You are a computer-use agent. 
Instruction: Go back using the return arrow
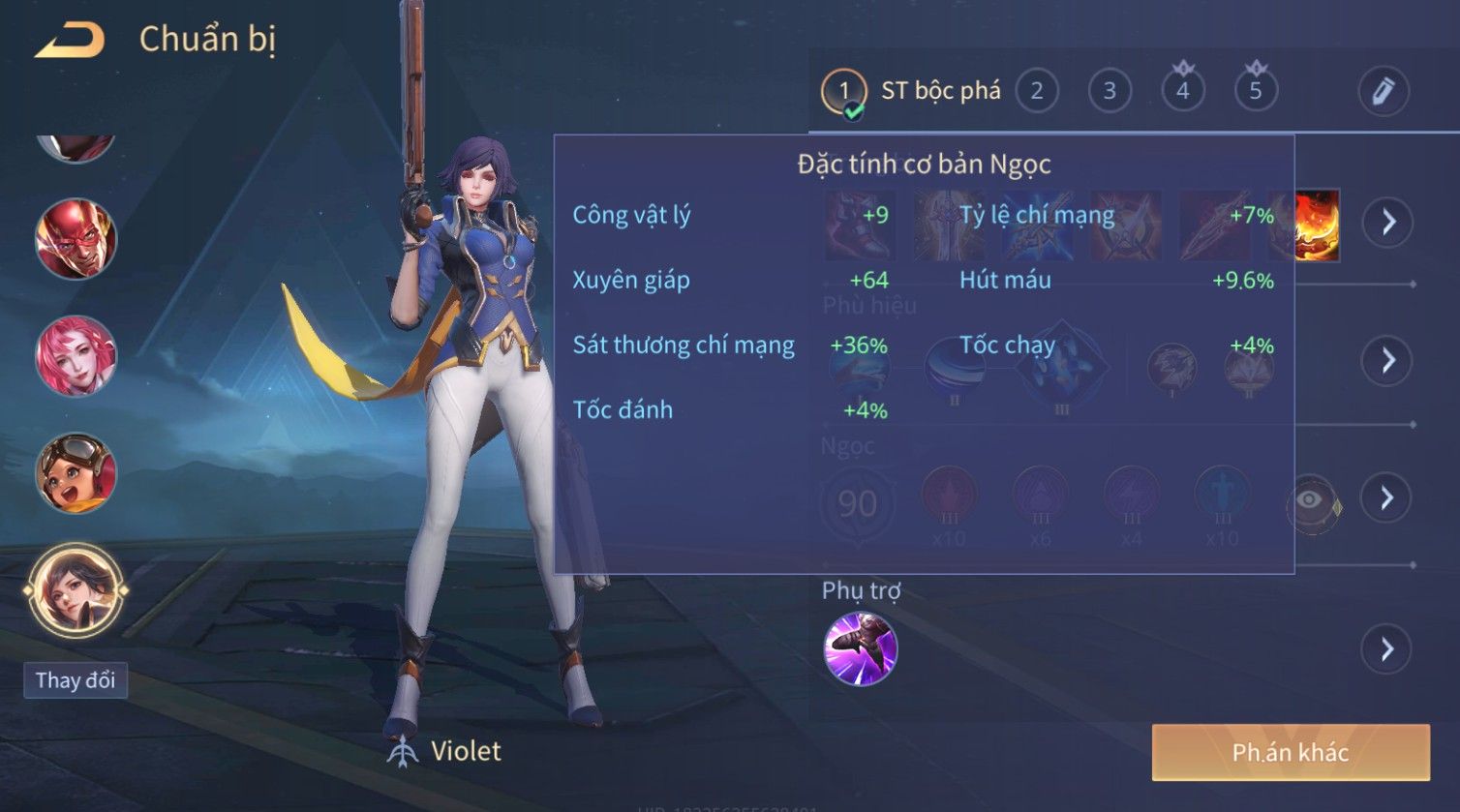(x=70, y=40)
